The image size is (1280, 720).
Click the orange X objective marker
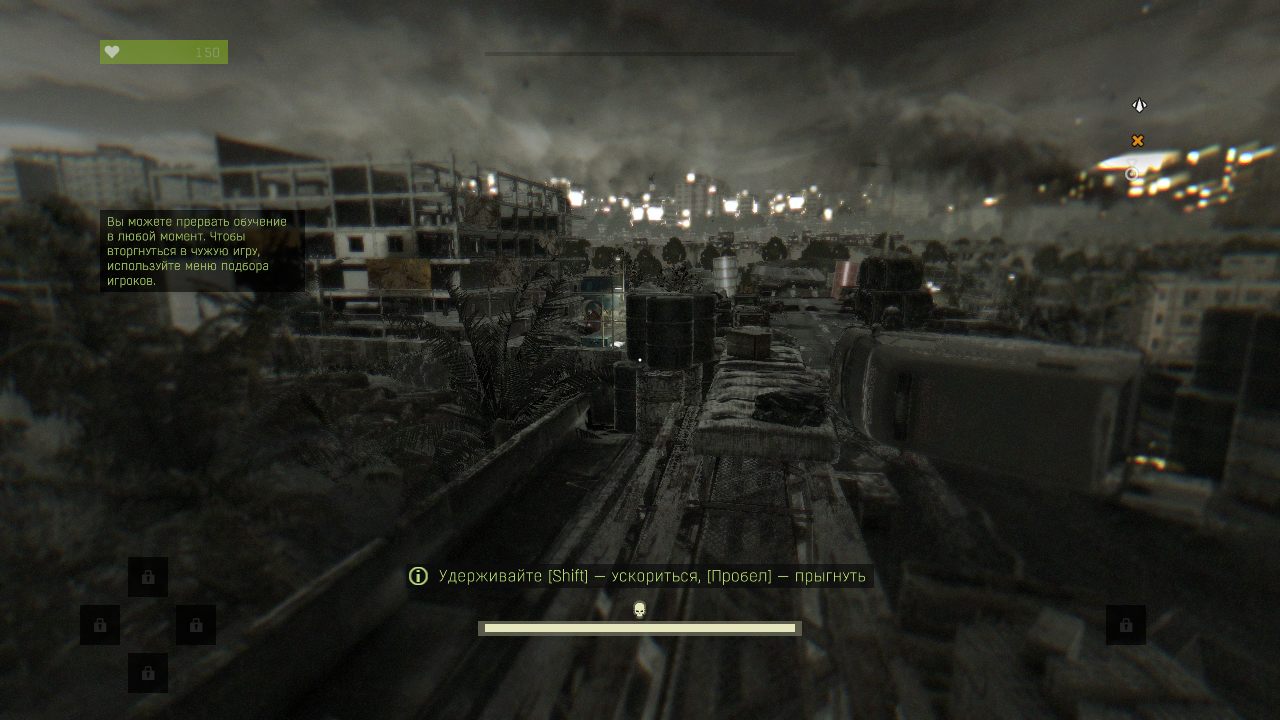pos(1137,141)
